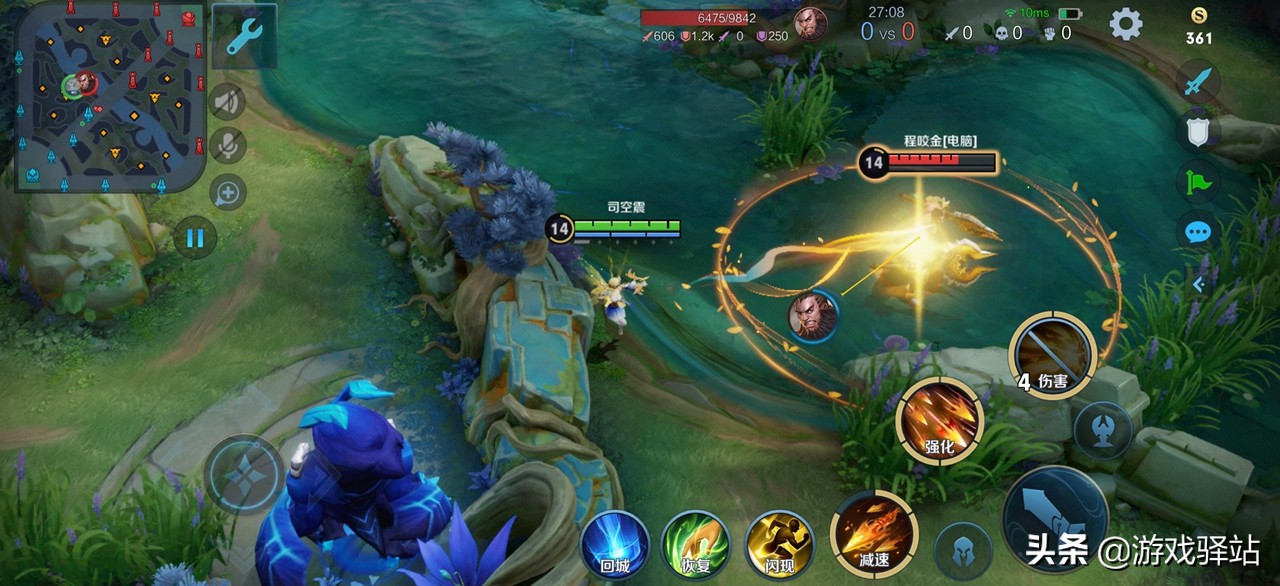This screenshot has height=586, width=1280.
Task: Open the wrench tools button
Action: pyautogui.click(x=244, y=37)
